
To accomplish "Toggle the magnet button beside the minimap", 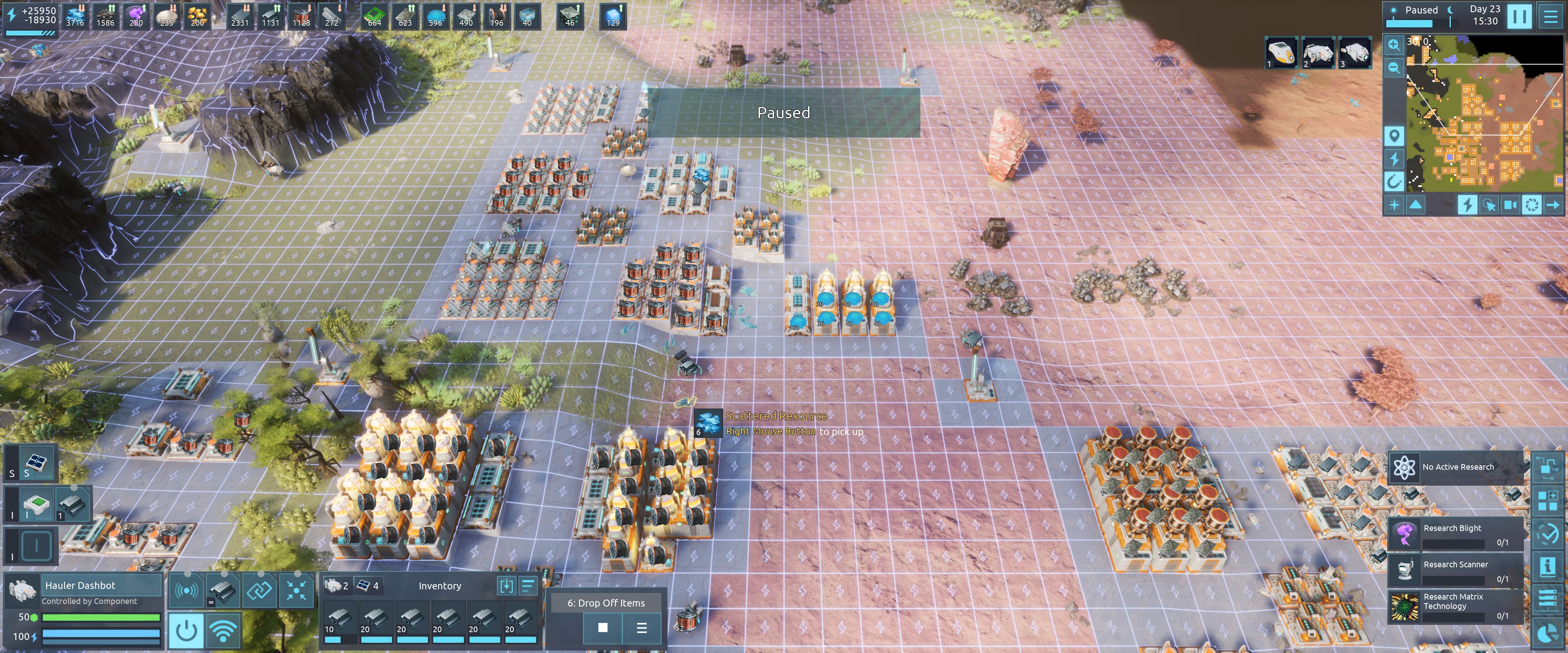I will [x=1394, y=181].
